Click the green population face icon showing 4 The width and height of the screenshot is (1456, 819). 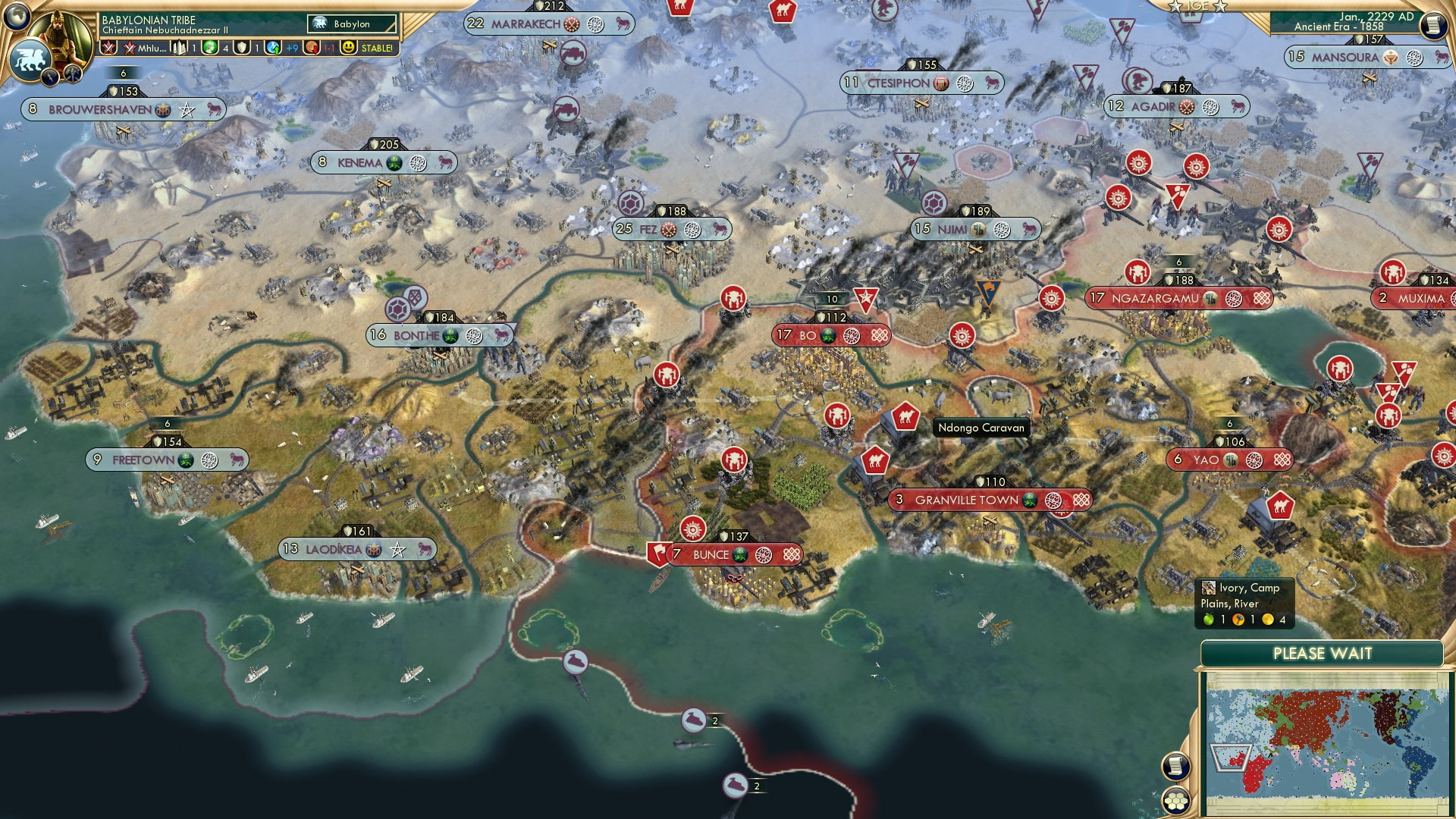210,49
